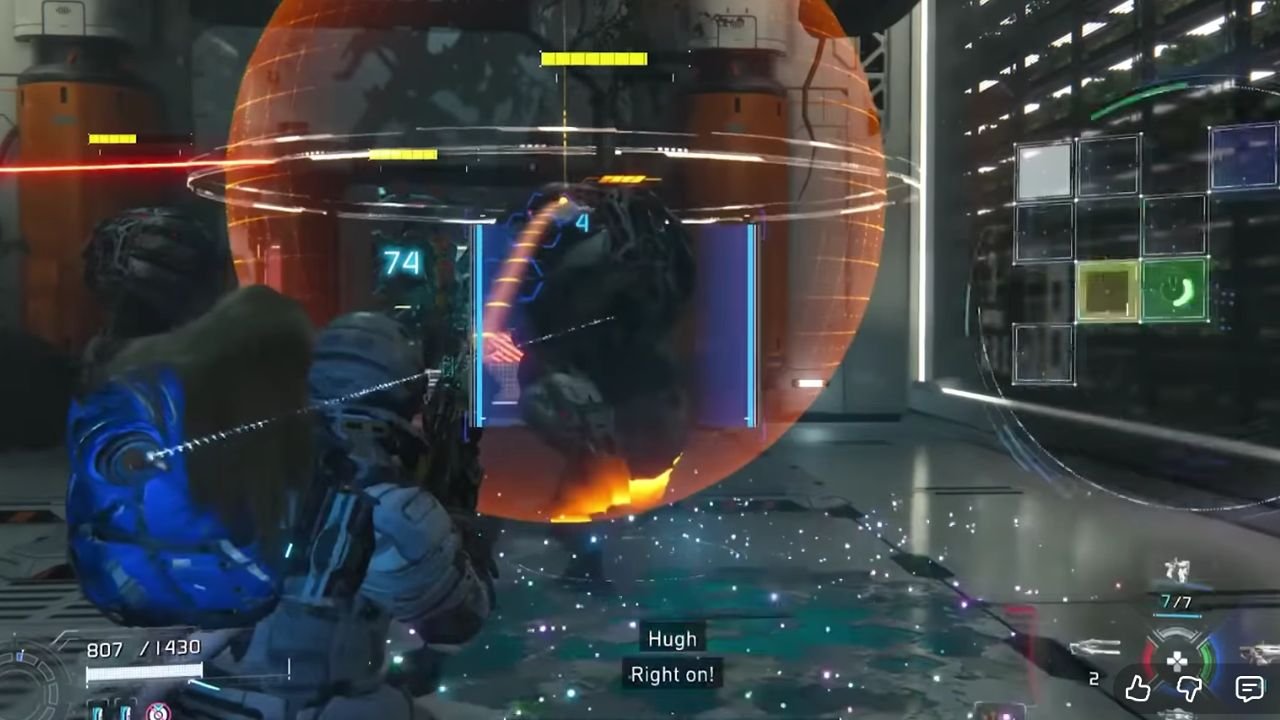Click the pink circular buff icon bottom left

pyautogui.click(x=157, y=712)
